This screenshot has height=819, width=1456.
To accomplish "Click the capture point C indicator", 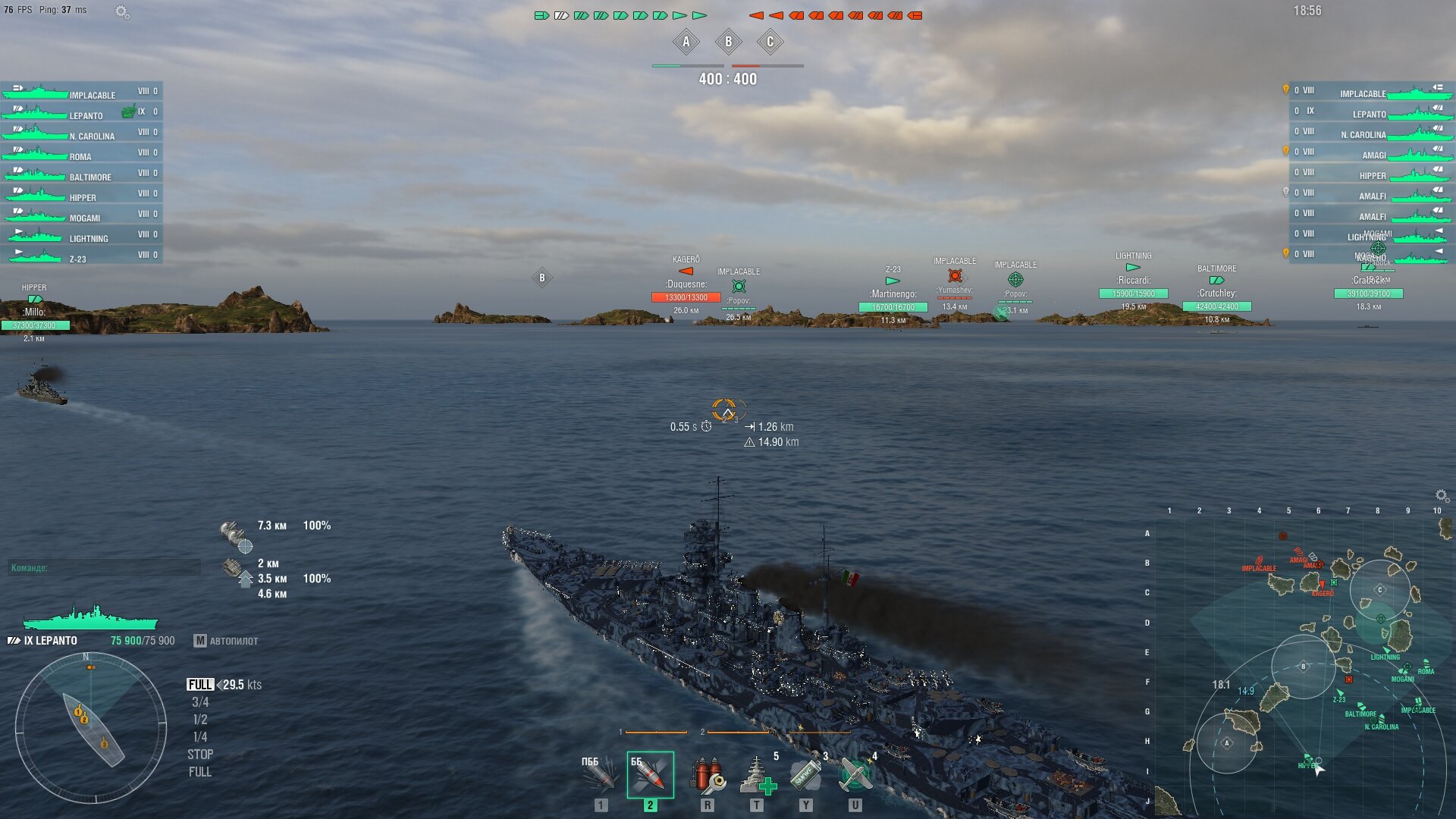I will click(x=770, y=42).
